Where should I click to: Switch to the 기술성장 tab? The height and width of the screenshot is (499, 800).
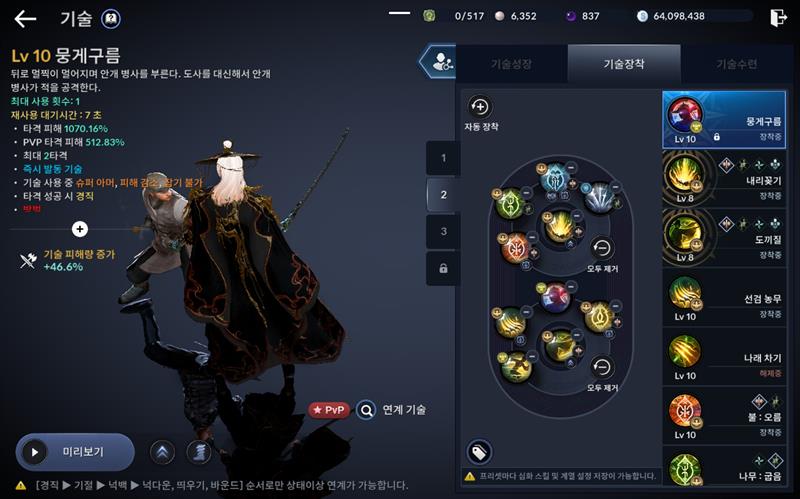coord(511,64)
